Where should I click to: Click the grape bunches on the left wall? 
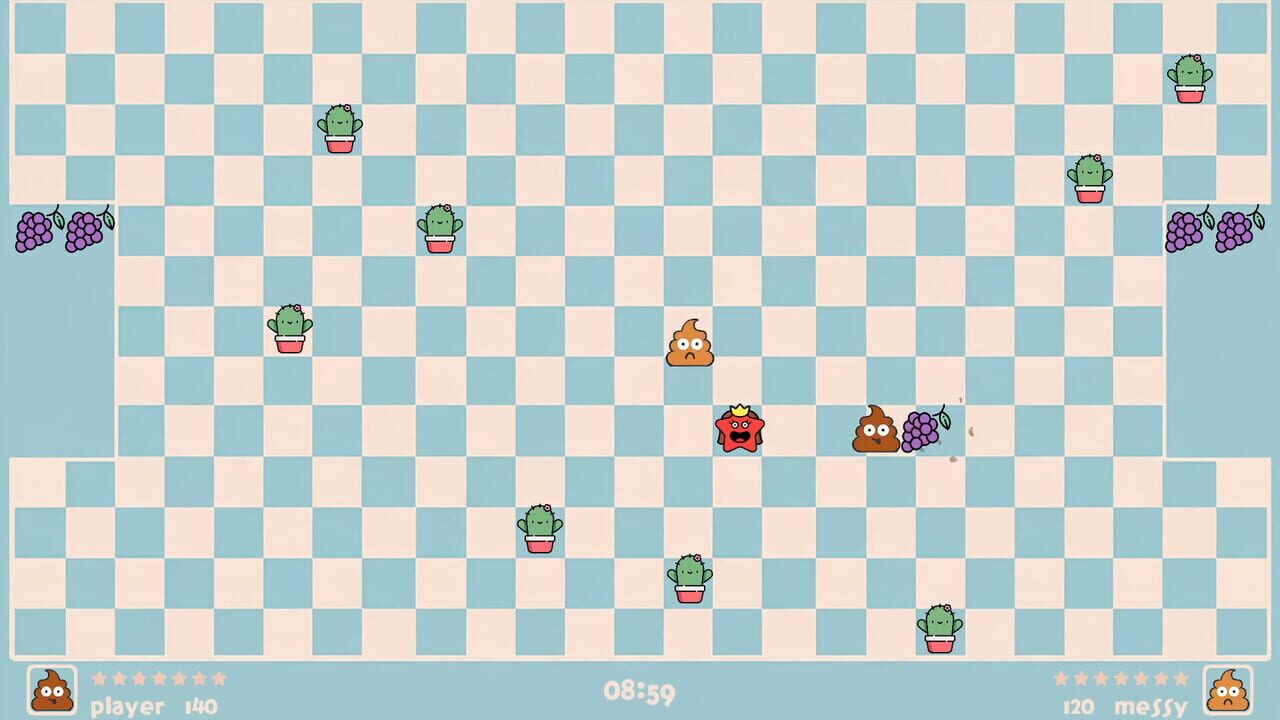coord(58,230)
